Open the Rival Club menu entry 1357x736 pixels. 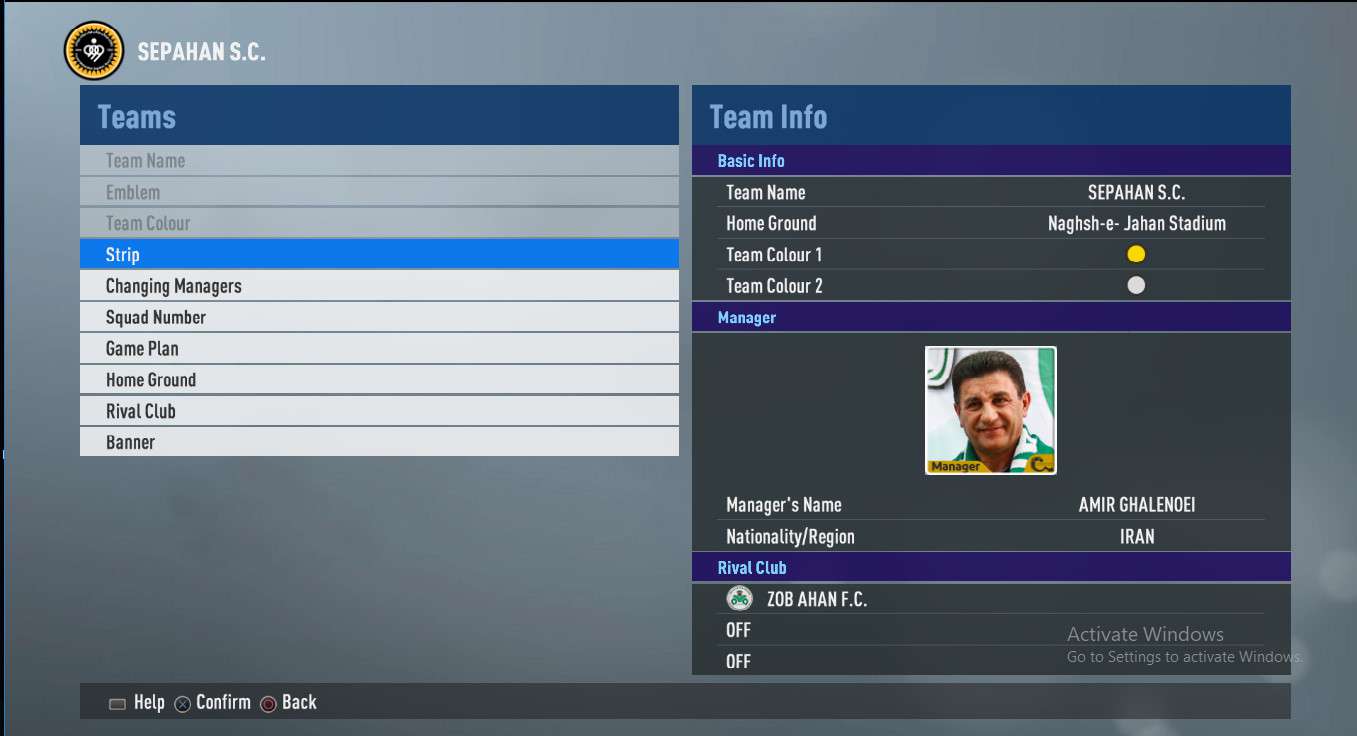[x=379, y=411]
